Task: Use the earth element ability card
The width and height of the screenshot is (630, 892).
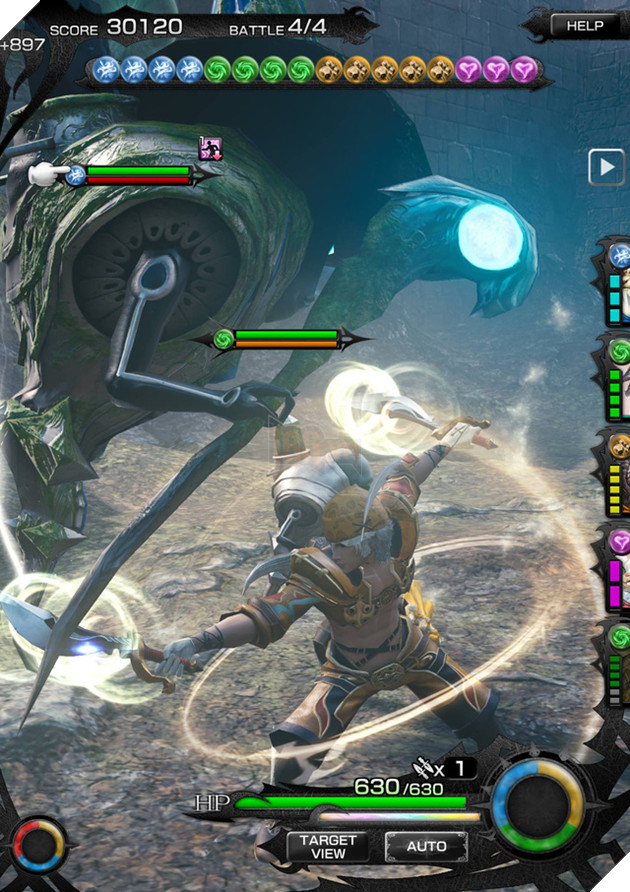Action: pyautogui.click(x=616, y=472)
